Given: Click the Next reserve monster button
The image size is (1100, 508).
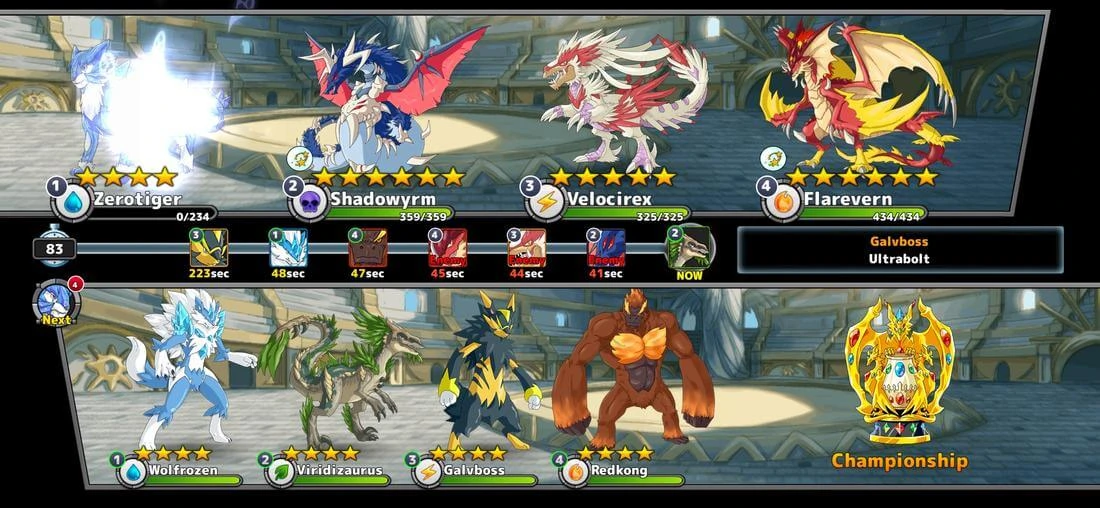Looking at the screenshot, I should pyautogui.click(x=55, y=303).
